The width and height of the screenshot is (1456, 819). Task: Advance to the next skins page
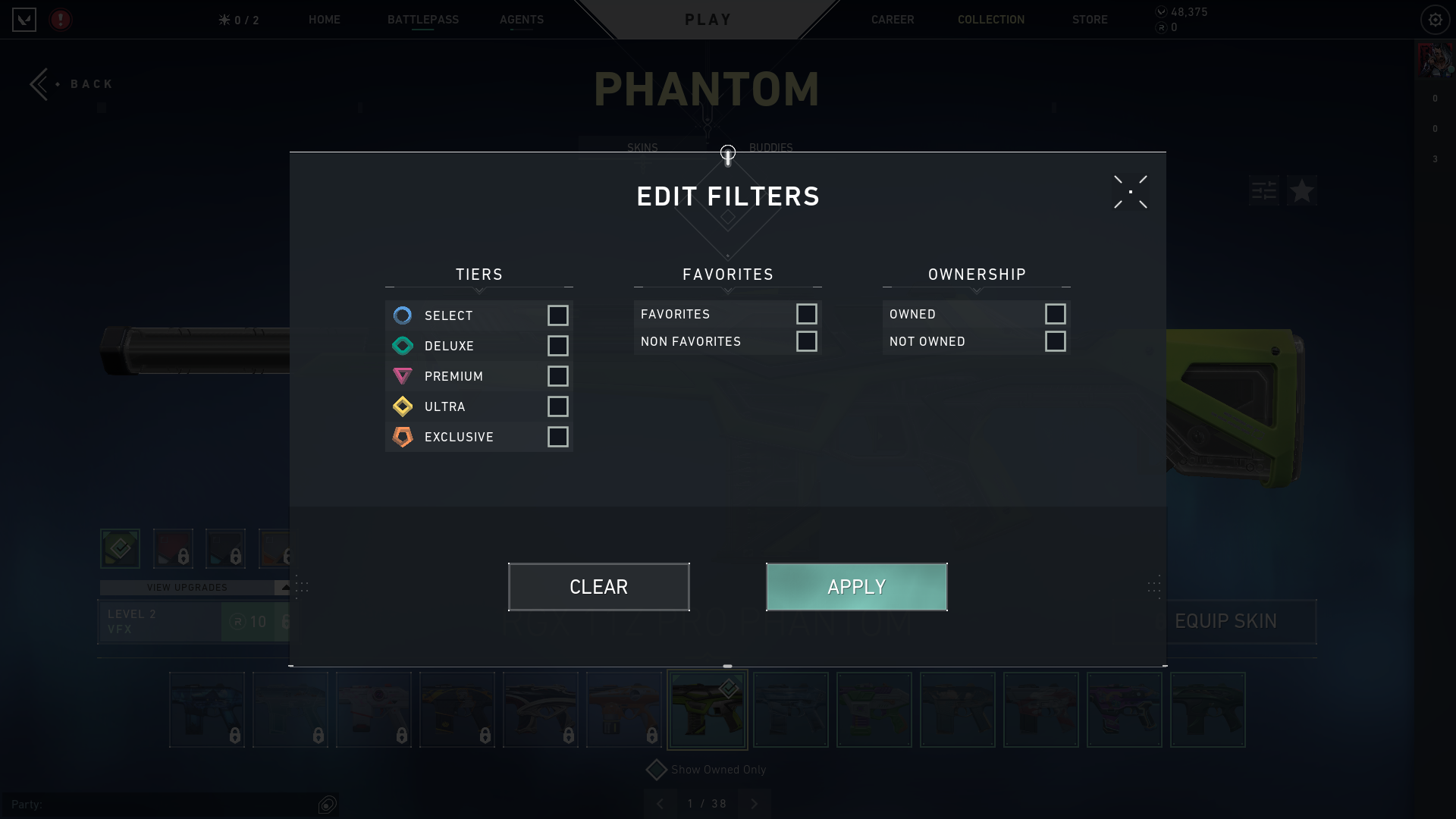pos(755,803)
